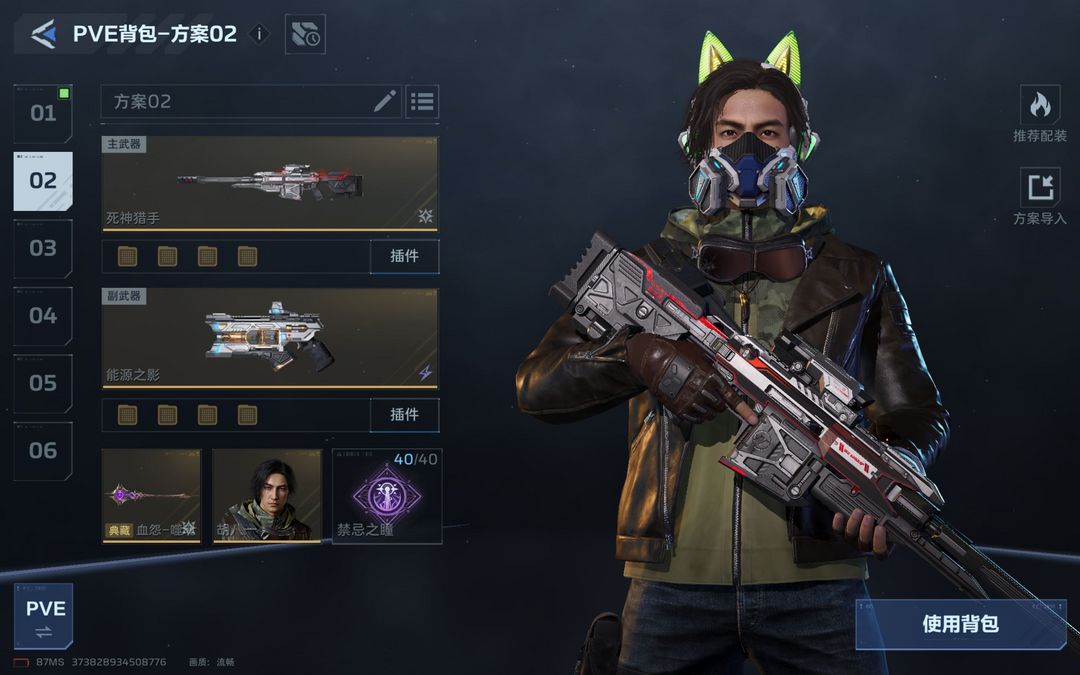Select the 能源之影 secondary weapon slot
Image resolution: width=1080 pixels, height=675 pixels.
point(270,338)
